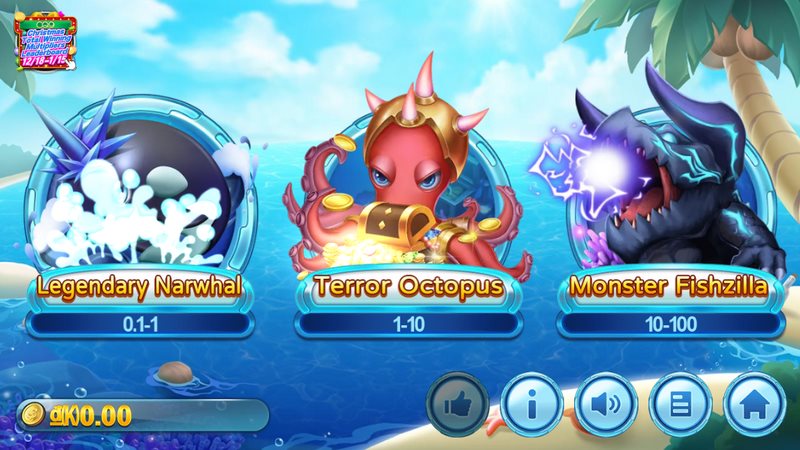The width and height of the screenshot is (800, 450).
Task: Open the records list button
Action: pos(679,406)
